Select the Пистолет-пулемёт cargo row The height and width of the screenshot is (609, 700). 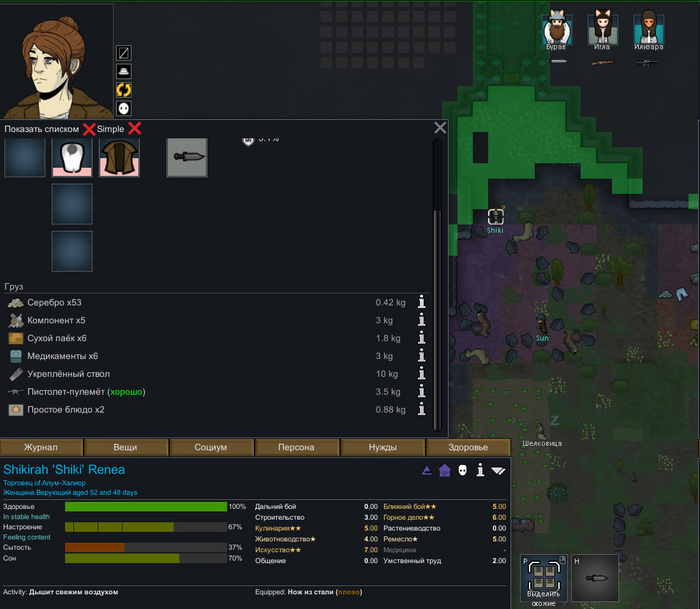(200, 392)
